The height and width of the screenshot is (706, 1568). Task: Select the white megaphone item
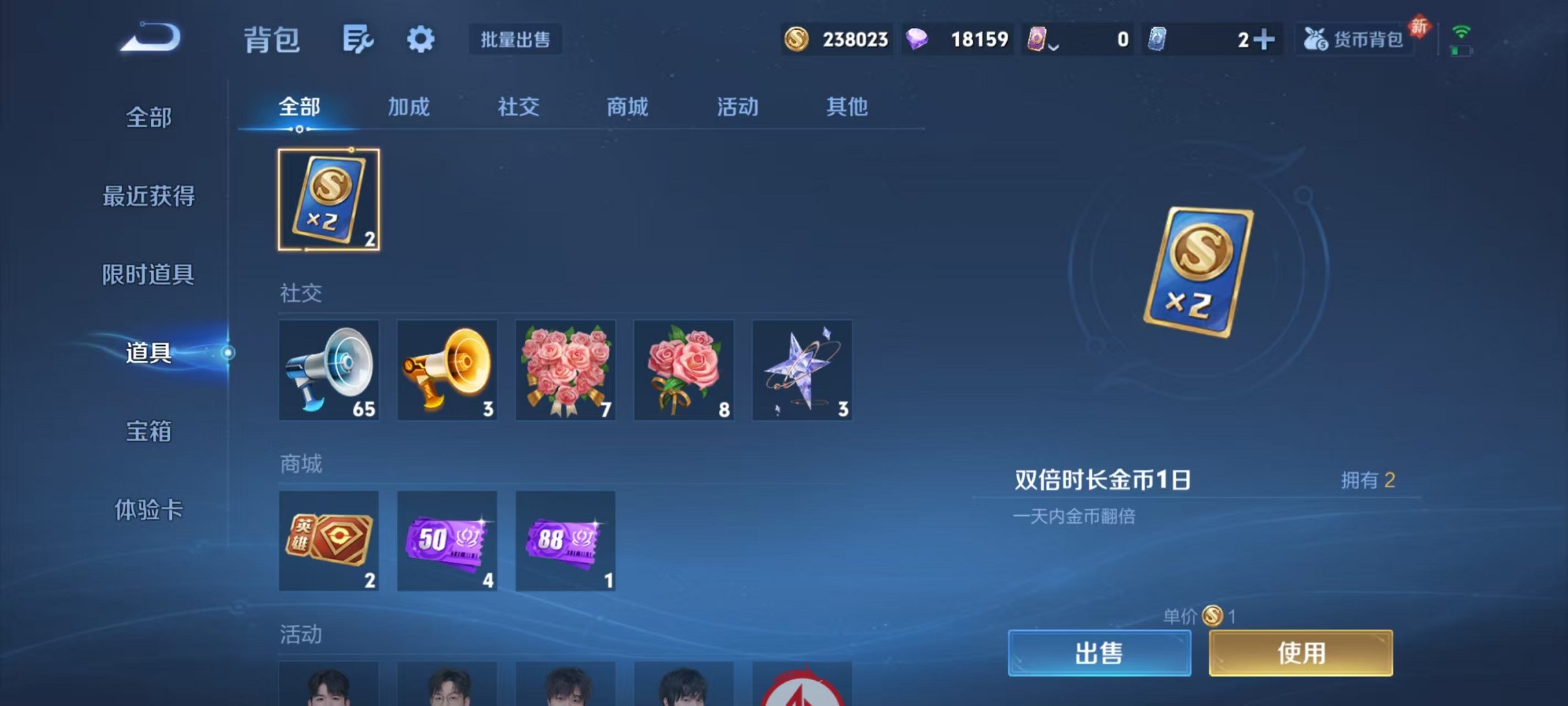[328, 370]
